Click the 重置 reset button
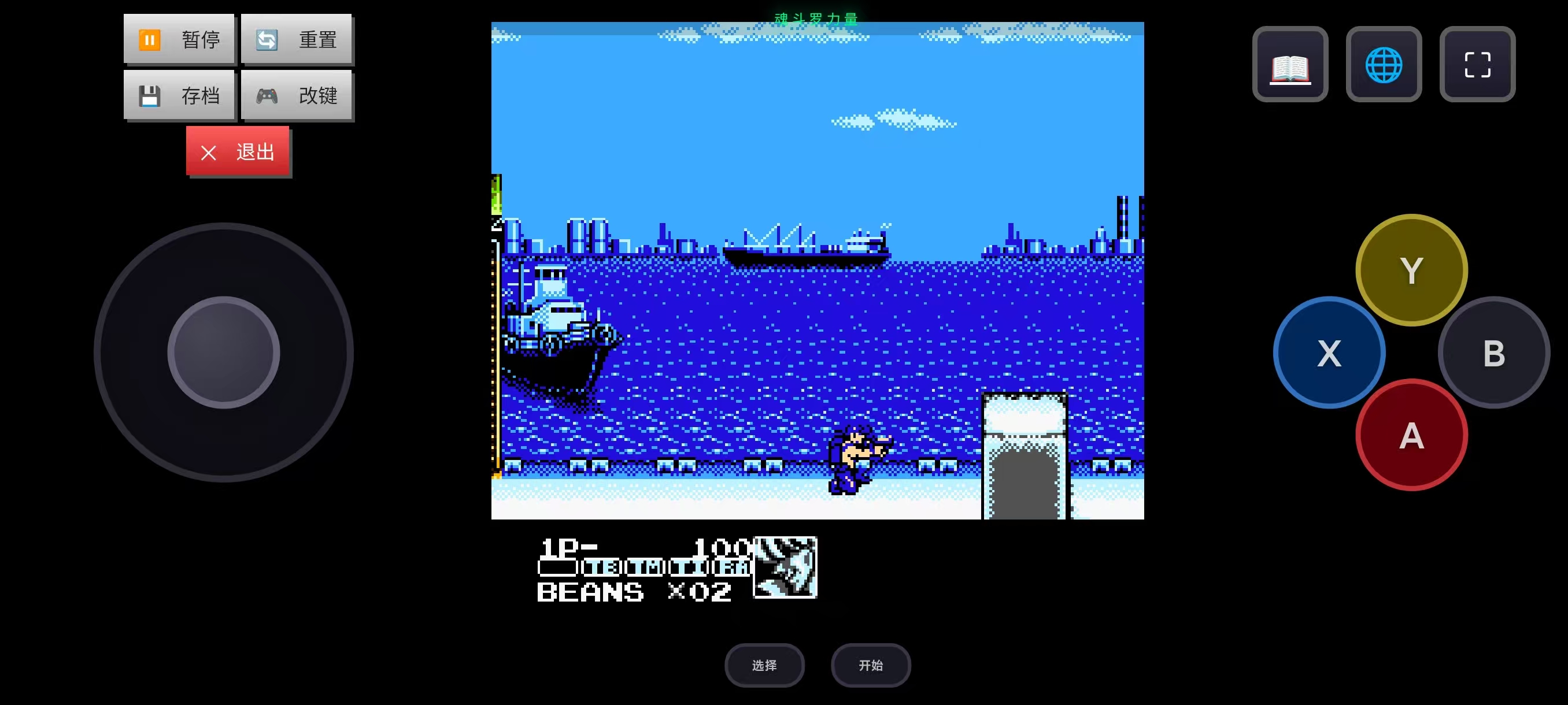This screenshot has width=1568, height=705. tap(297, 39)
